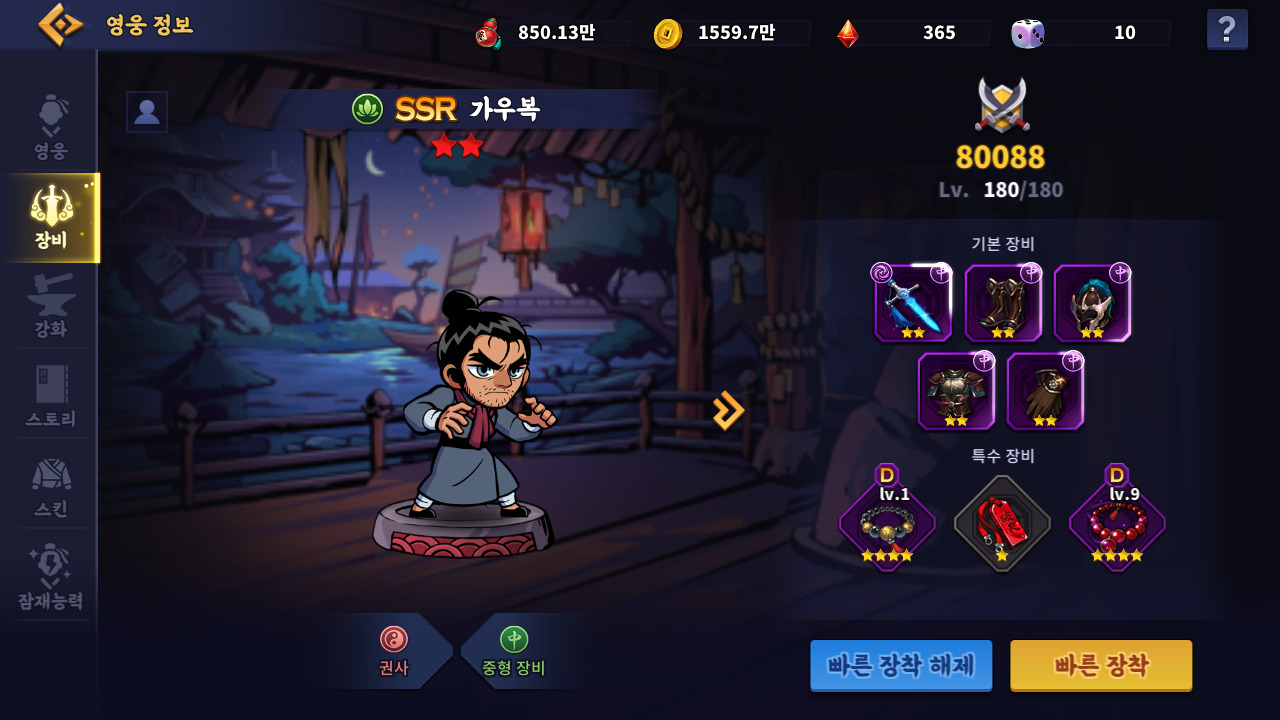This screenshot has height=720, width=1280.
Task: Select the 장비 equipment tab
Action: coord(51,217)
